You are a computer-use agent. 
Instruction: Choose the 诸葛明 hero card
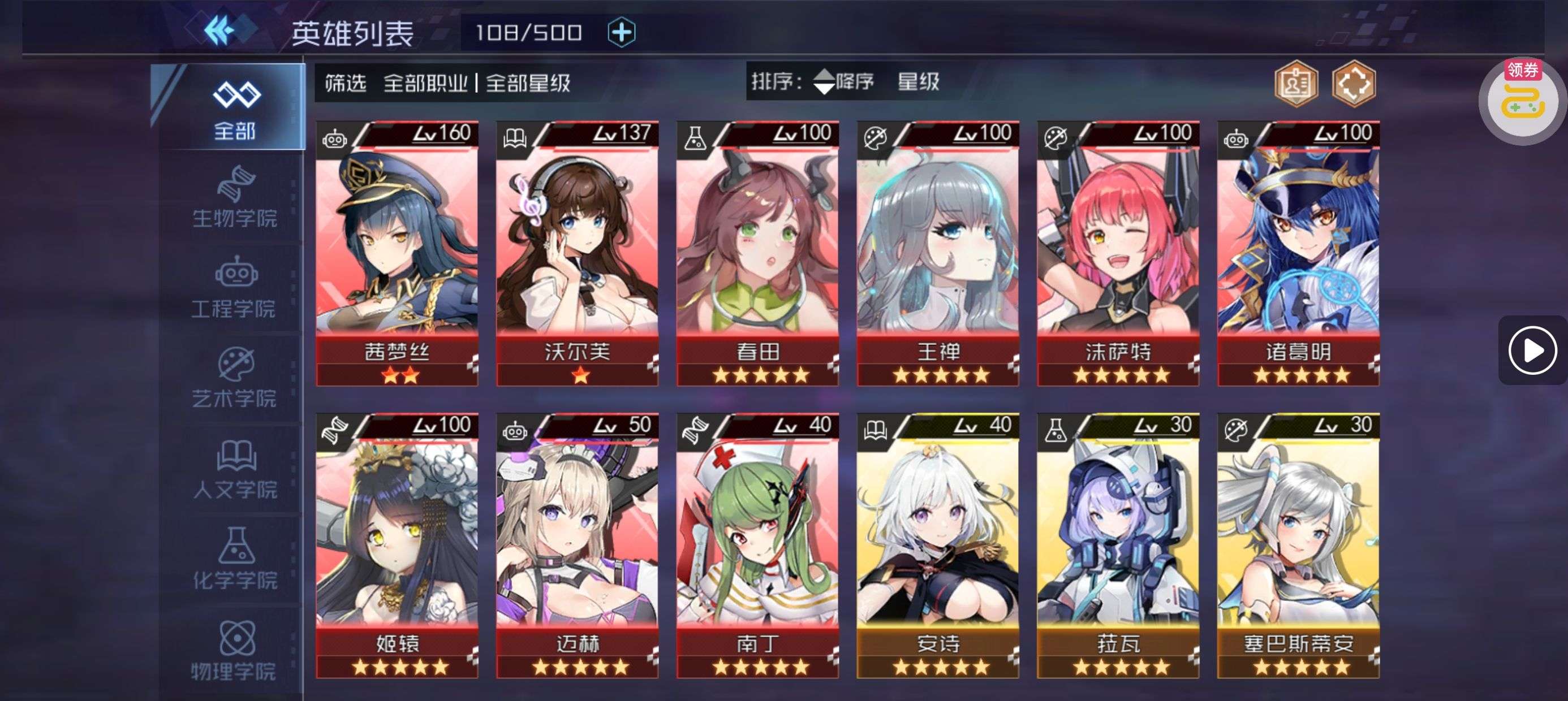pyautogui.click(x=1298, y=253)
